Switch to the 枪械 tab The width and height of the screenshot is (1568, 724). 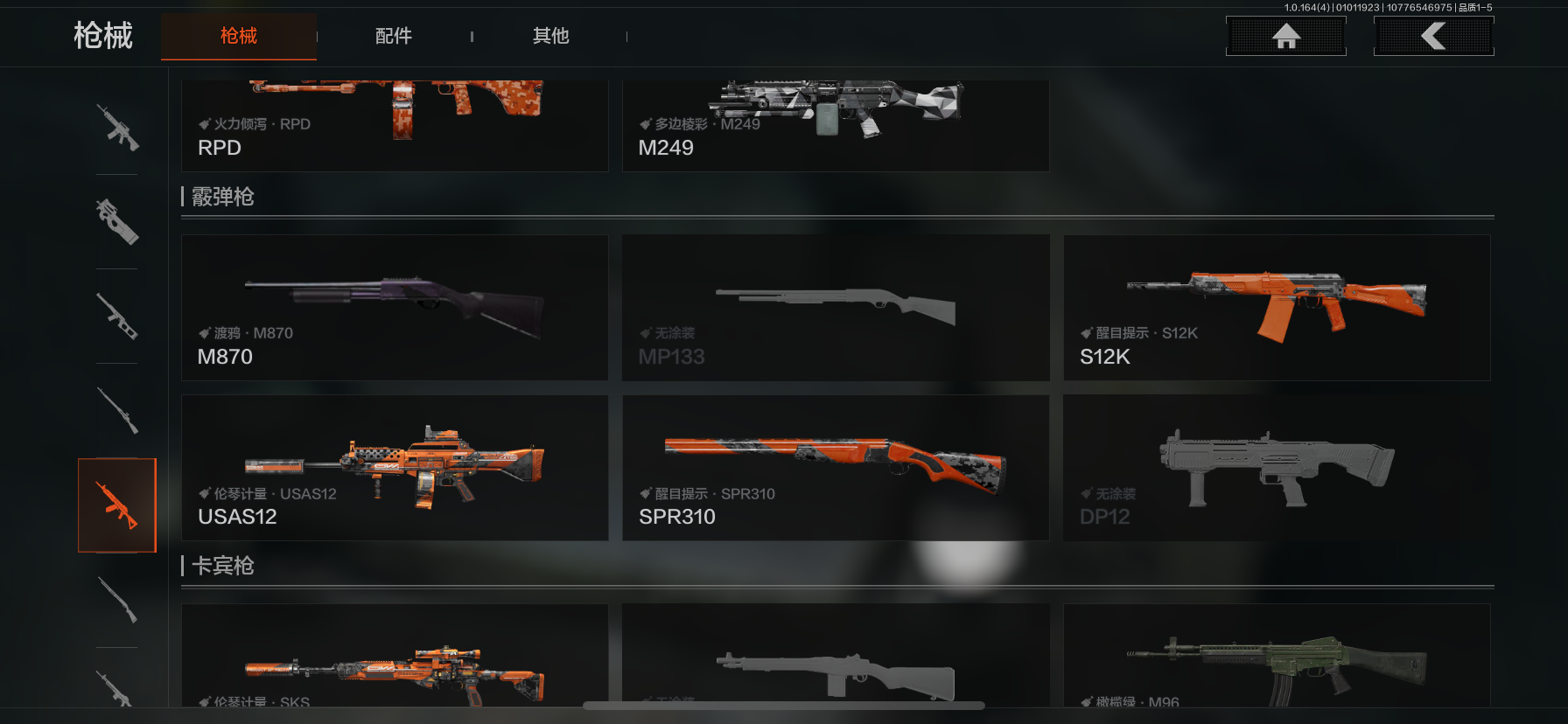tap(239, 36)
